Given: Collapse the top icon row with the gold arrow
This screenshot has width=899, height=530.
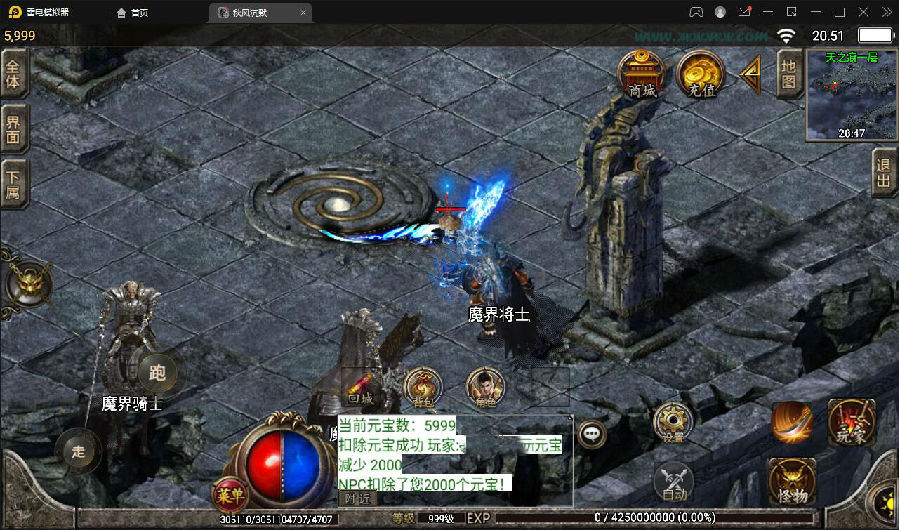Looking at the screenshot, I should 750,72.
